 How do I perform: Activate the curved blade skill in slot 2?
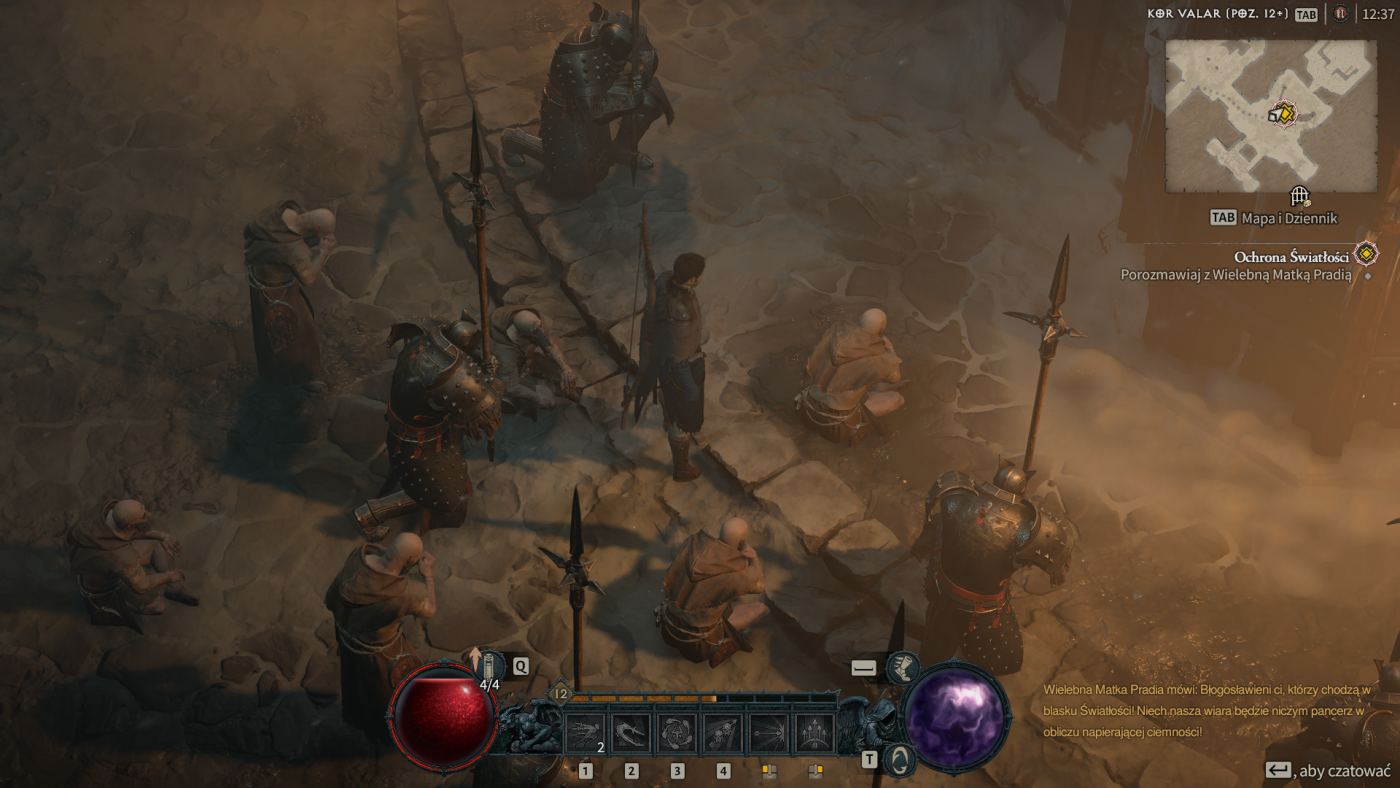(631, 733)
